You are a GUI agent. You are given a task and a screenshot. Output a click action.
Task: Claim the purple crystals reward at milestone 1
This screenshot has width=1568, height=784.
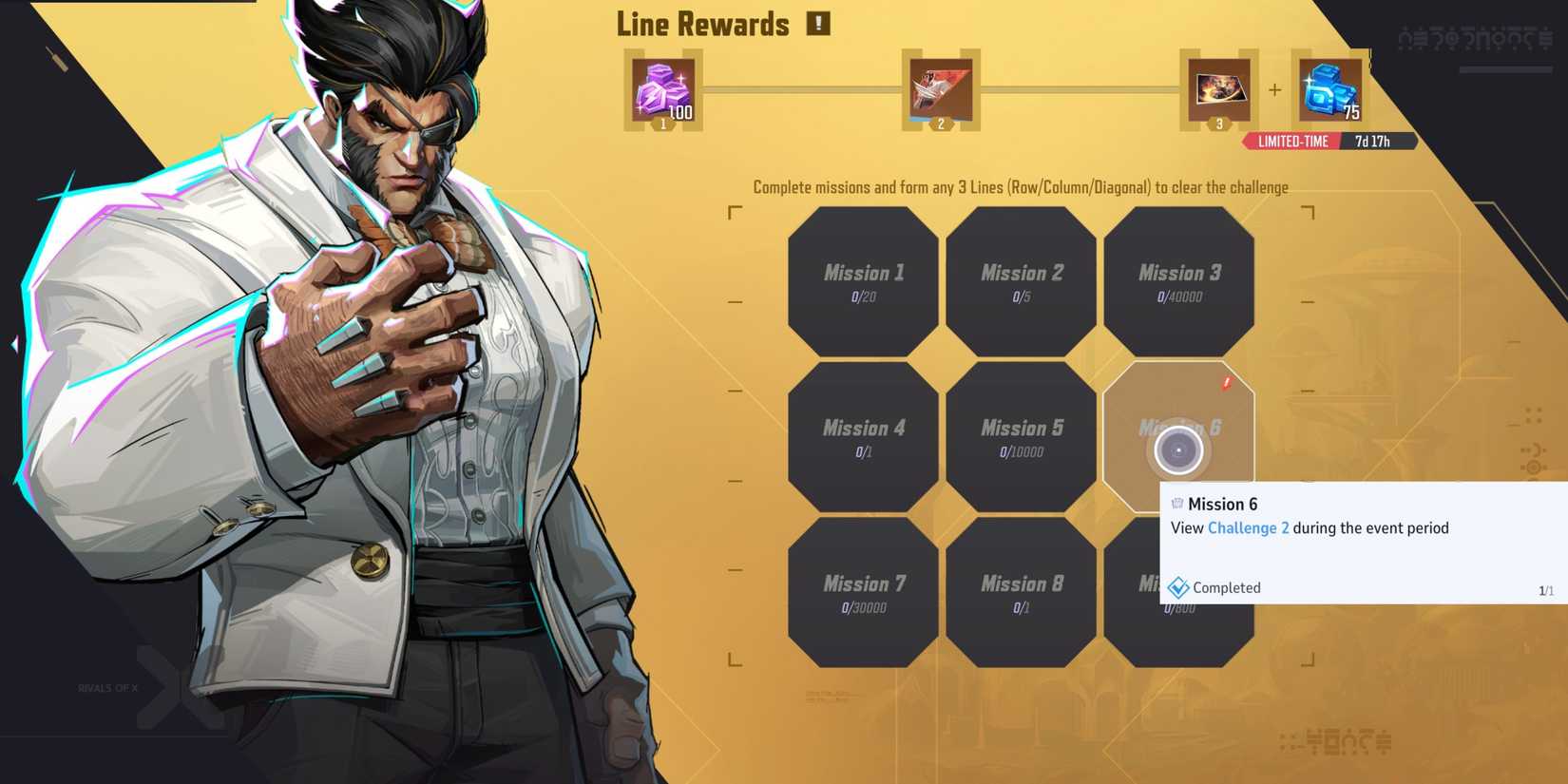662,90
